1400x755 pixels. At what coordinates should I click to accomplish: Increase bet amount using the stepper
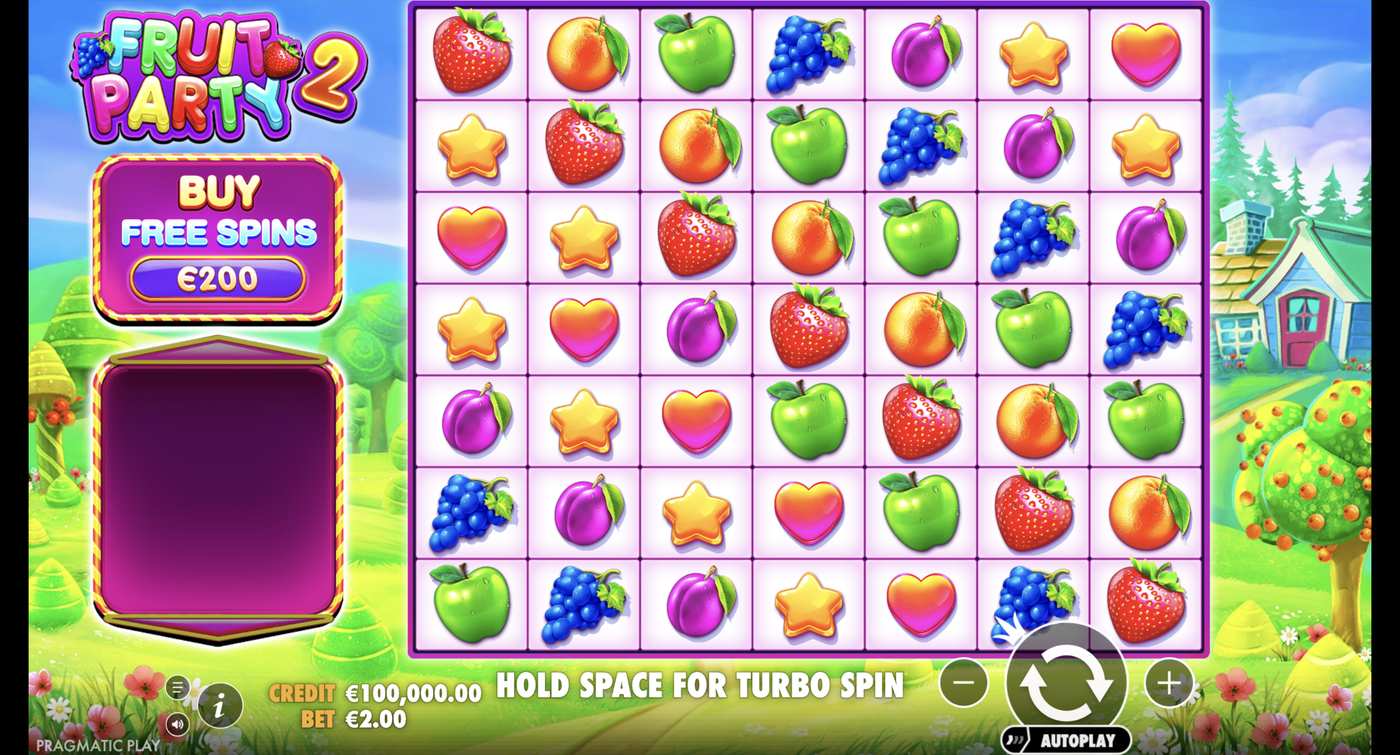pyautogui.click(x=1168, y=684)
